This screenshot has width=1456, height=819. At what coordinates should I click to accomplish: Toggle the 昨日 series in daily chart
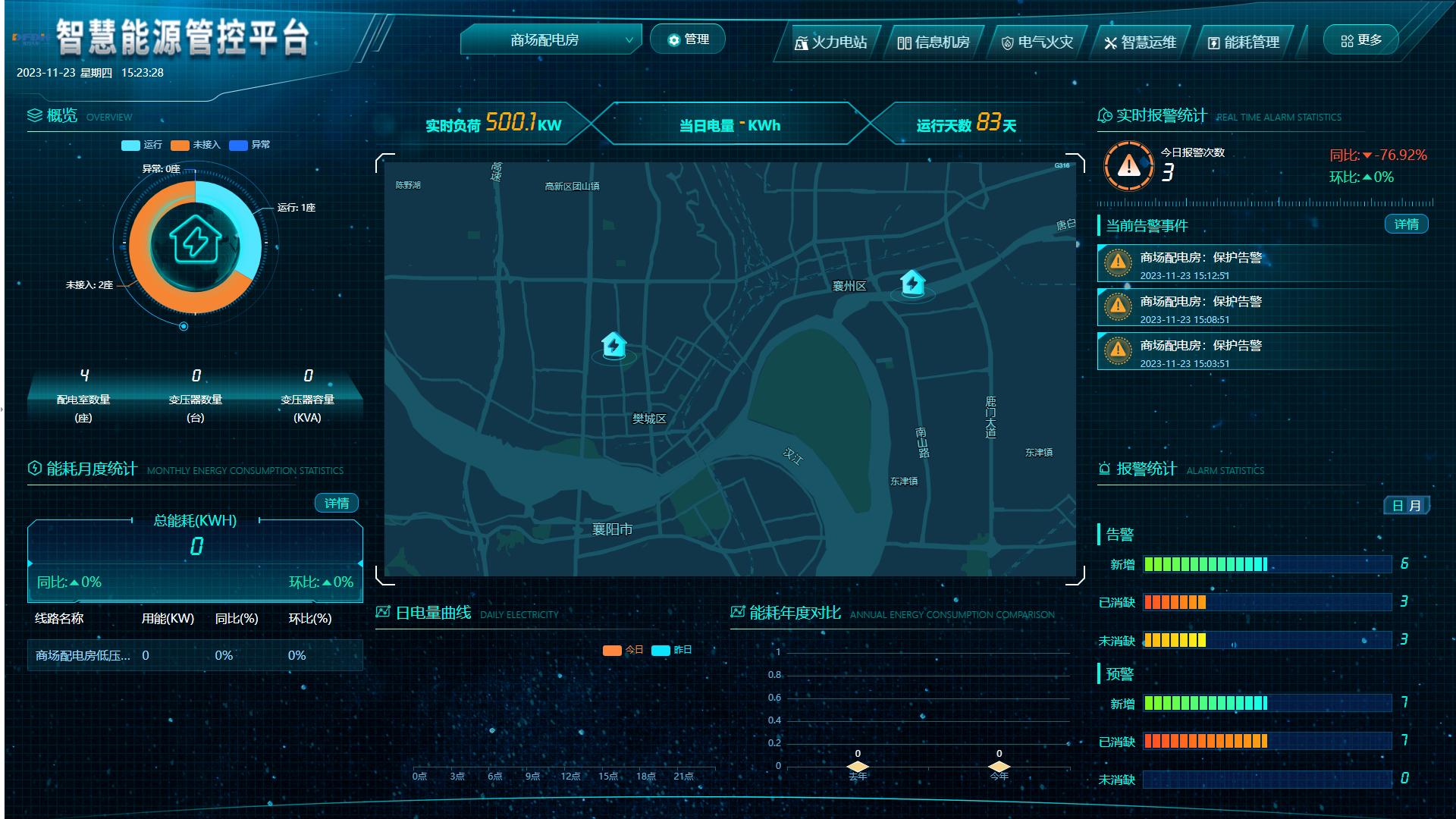672,650
